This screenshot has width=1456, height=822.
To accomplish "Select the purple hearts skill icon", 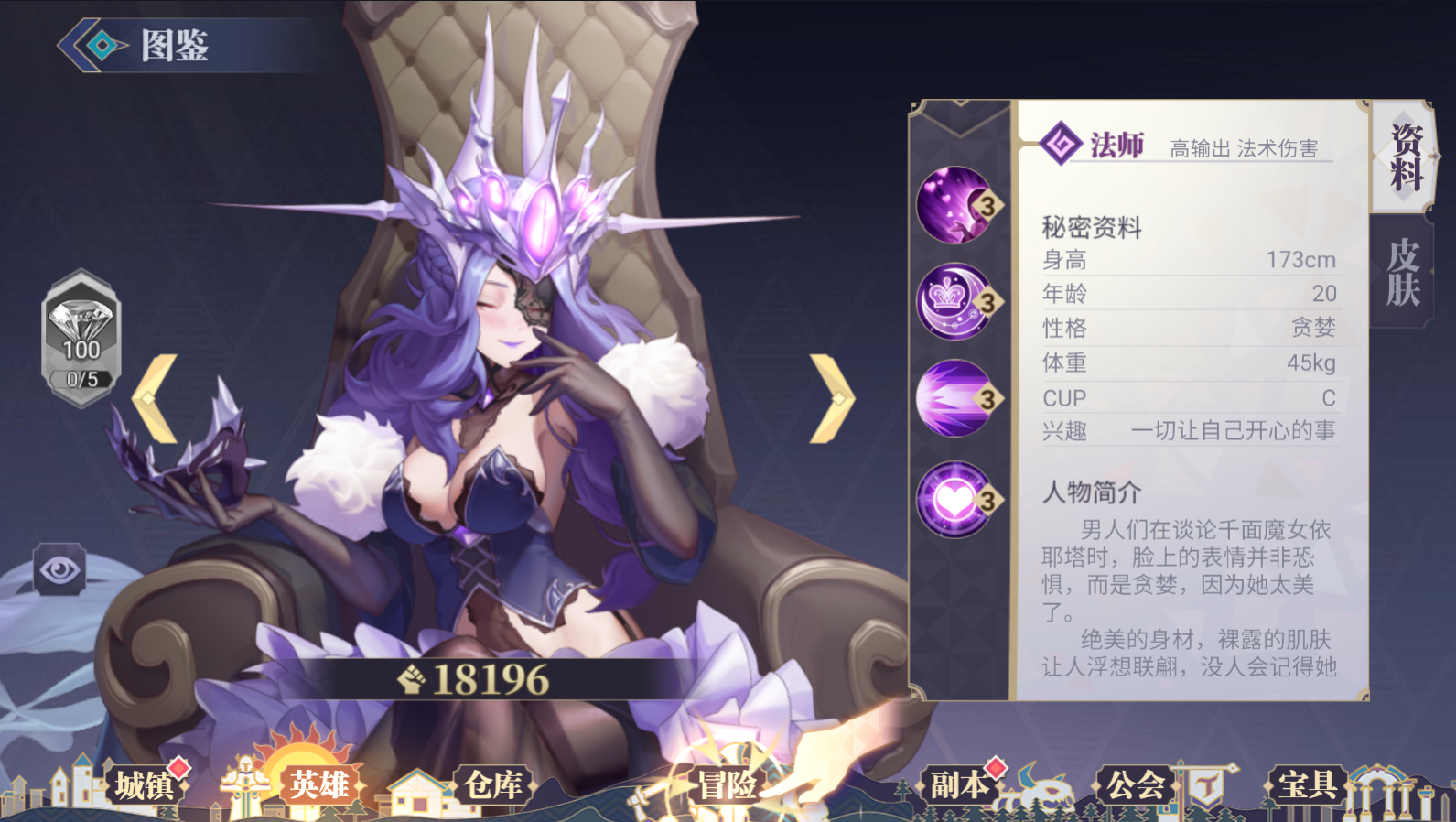I will 956,205.
